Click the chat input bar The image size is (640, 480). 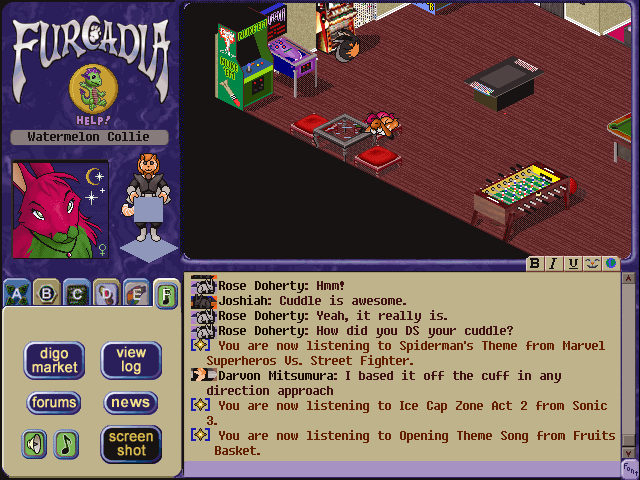[x=400, y=469]
